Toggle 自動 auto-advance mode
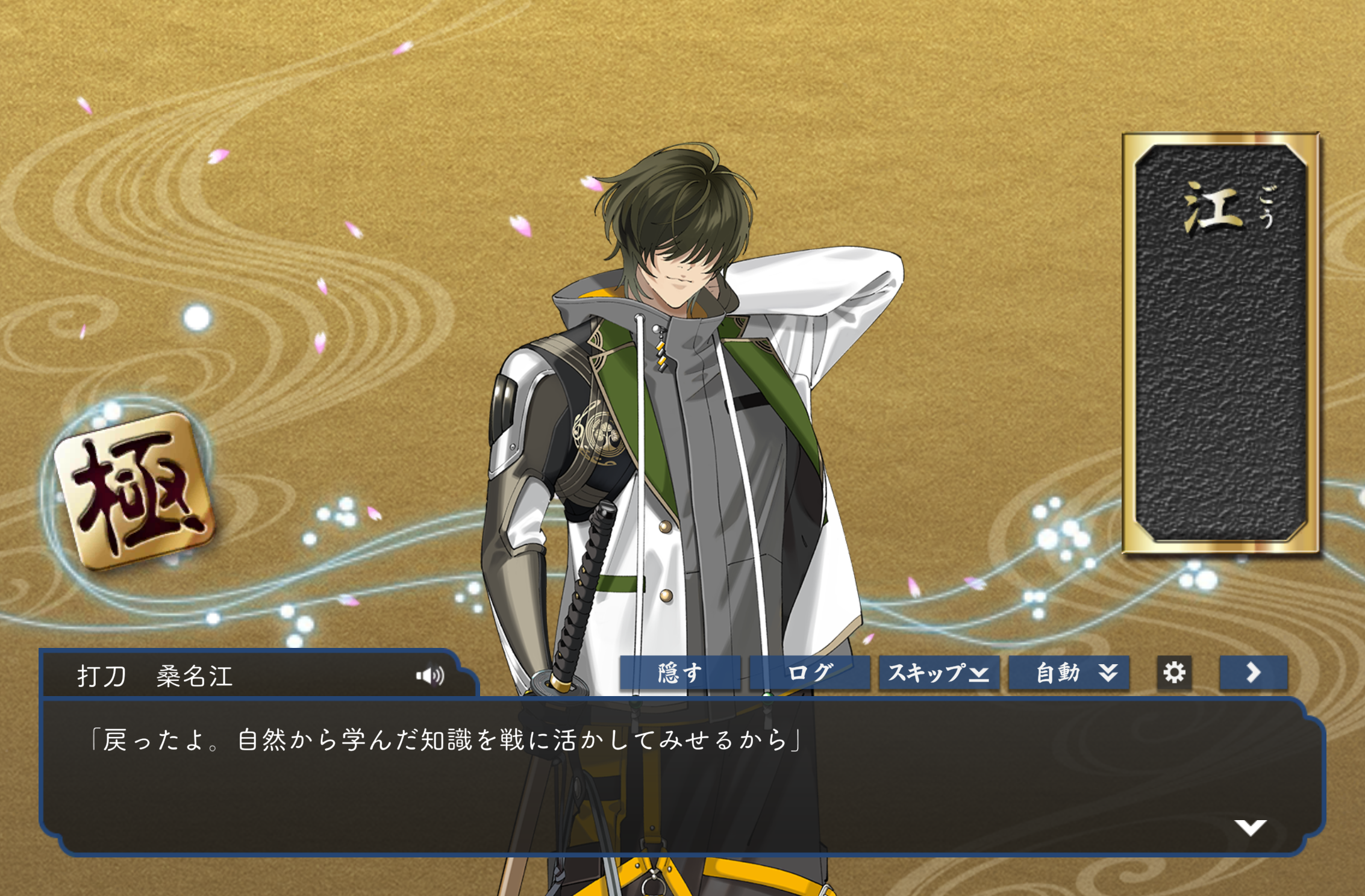This screenshot has height=896, width=1365. 1069,673
